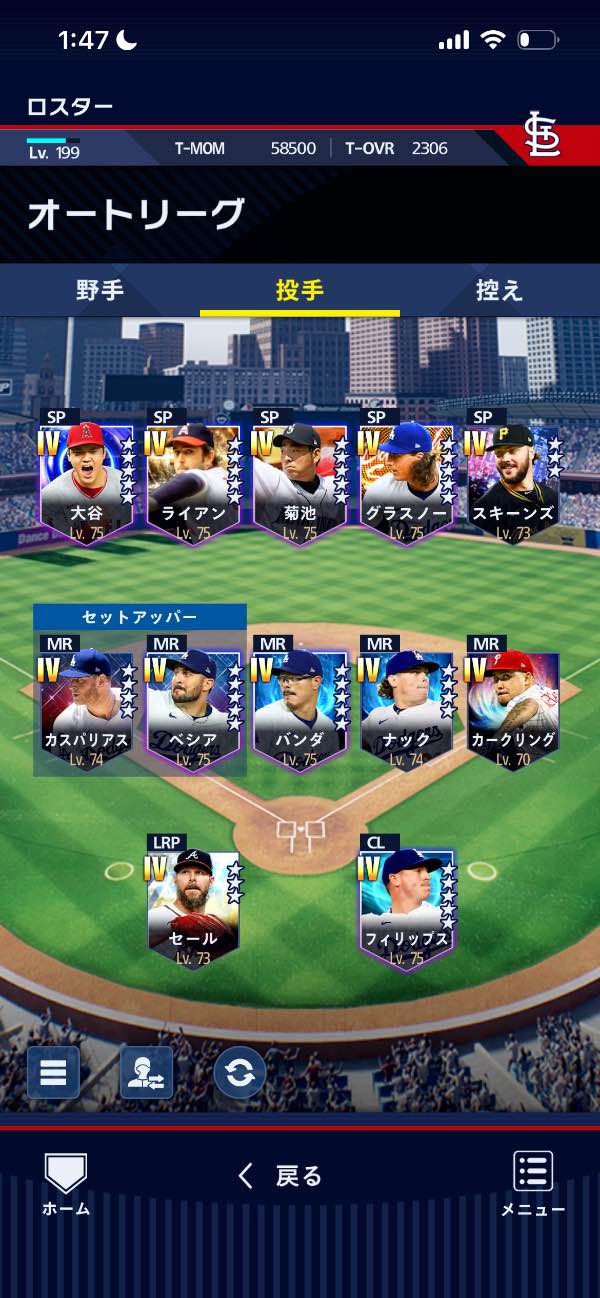
Task: Open the 控え tab
Action: 499,291
